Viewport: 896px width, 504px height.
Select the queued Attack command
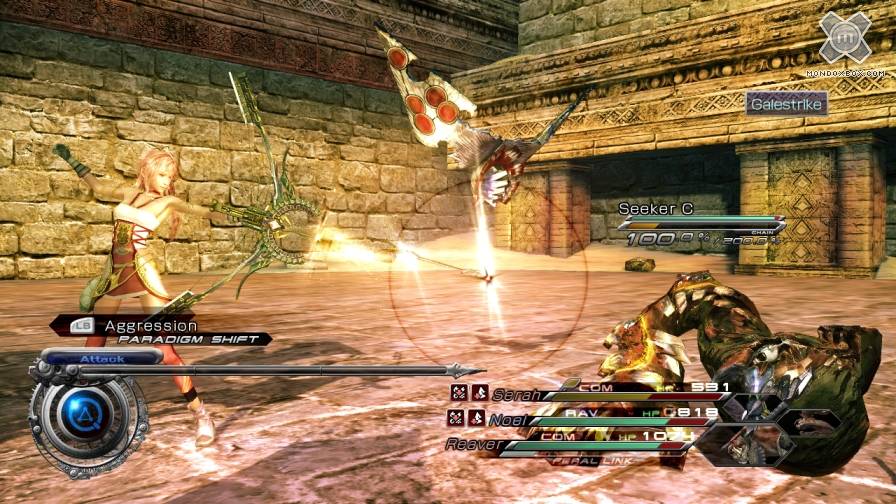click(x=101, y=358)
